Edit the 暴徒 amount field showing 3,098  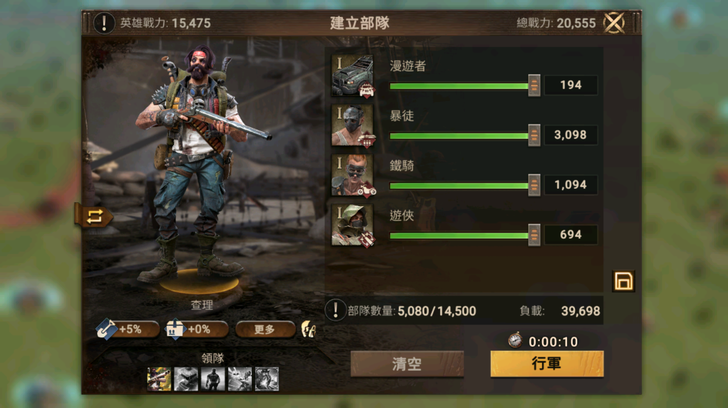(x=571, y=135)
